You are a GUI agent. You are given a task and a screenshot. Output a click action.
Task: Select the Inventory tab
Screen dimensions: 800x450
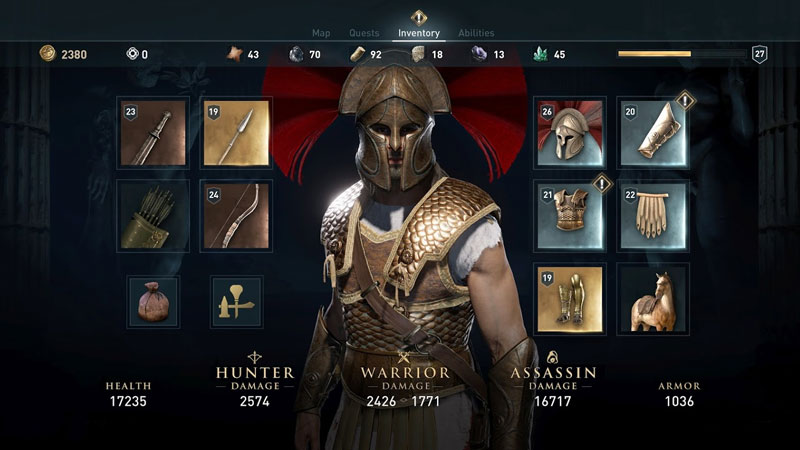(x=419, y=33)
